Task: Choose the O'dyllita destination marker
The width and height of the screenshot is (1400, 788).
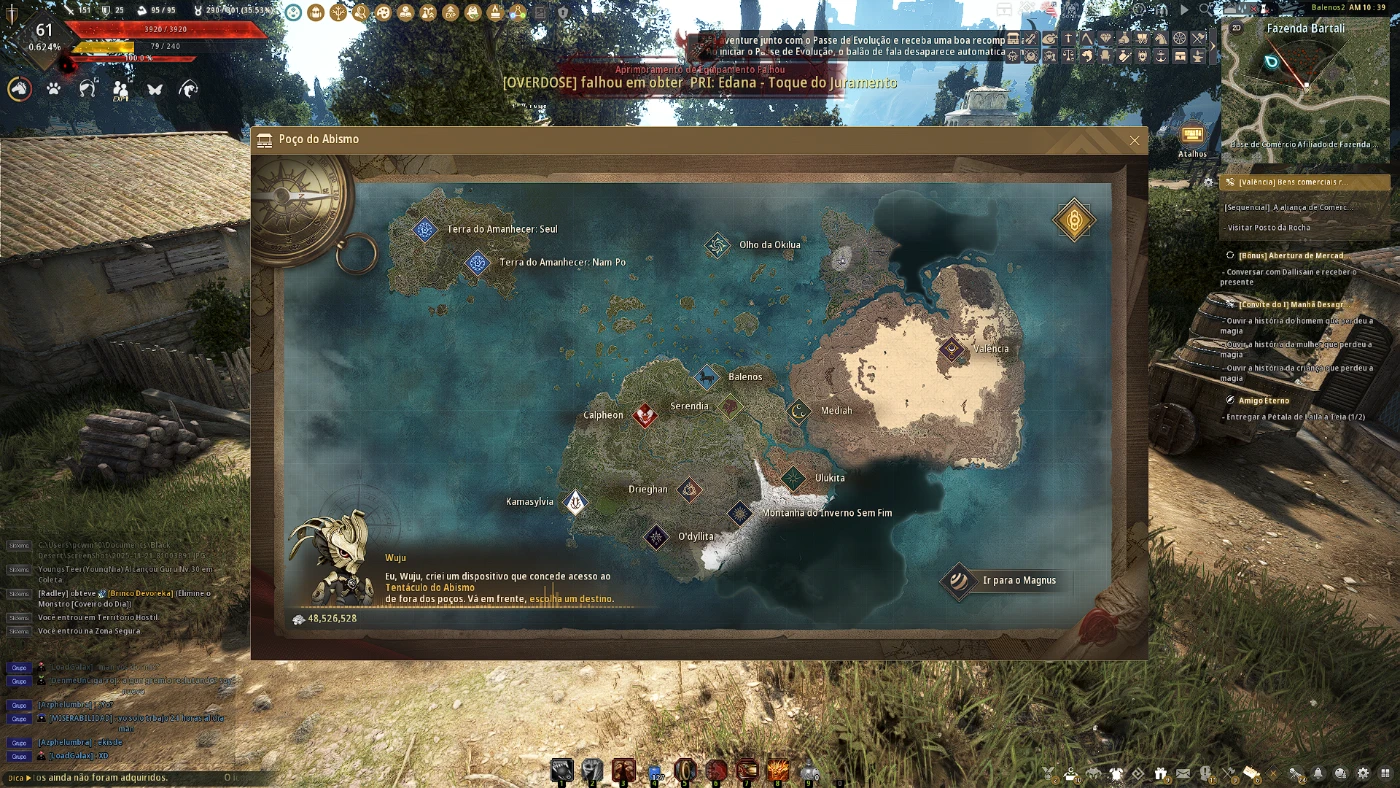Action: click(x=656, y=537)
